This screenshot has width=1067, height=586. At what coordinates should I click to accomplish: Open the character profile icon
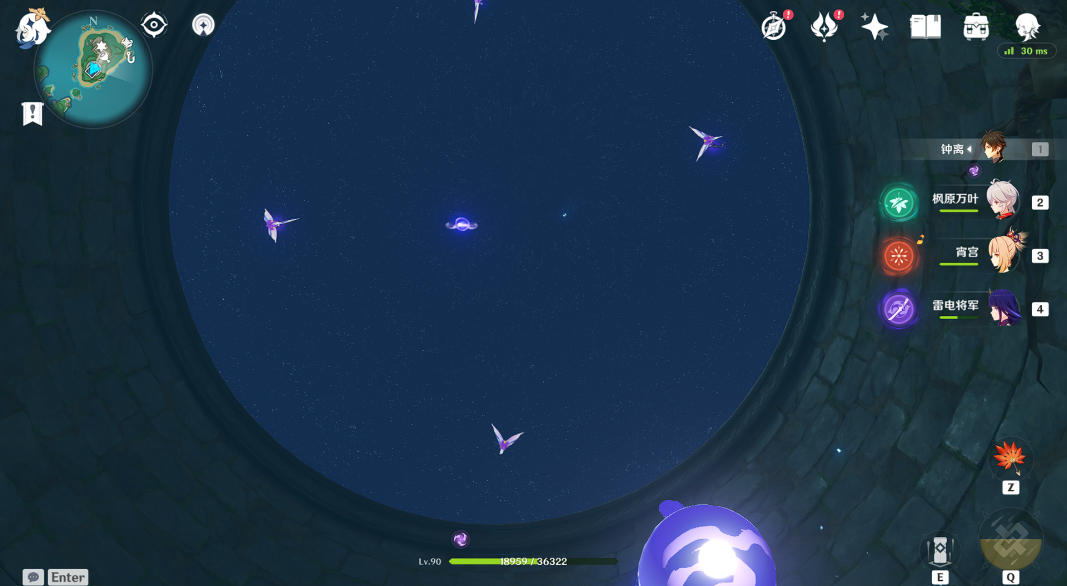click(1027, 26)
